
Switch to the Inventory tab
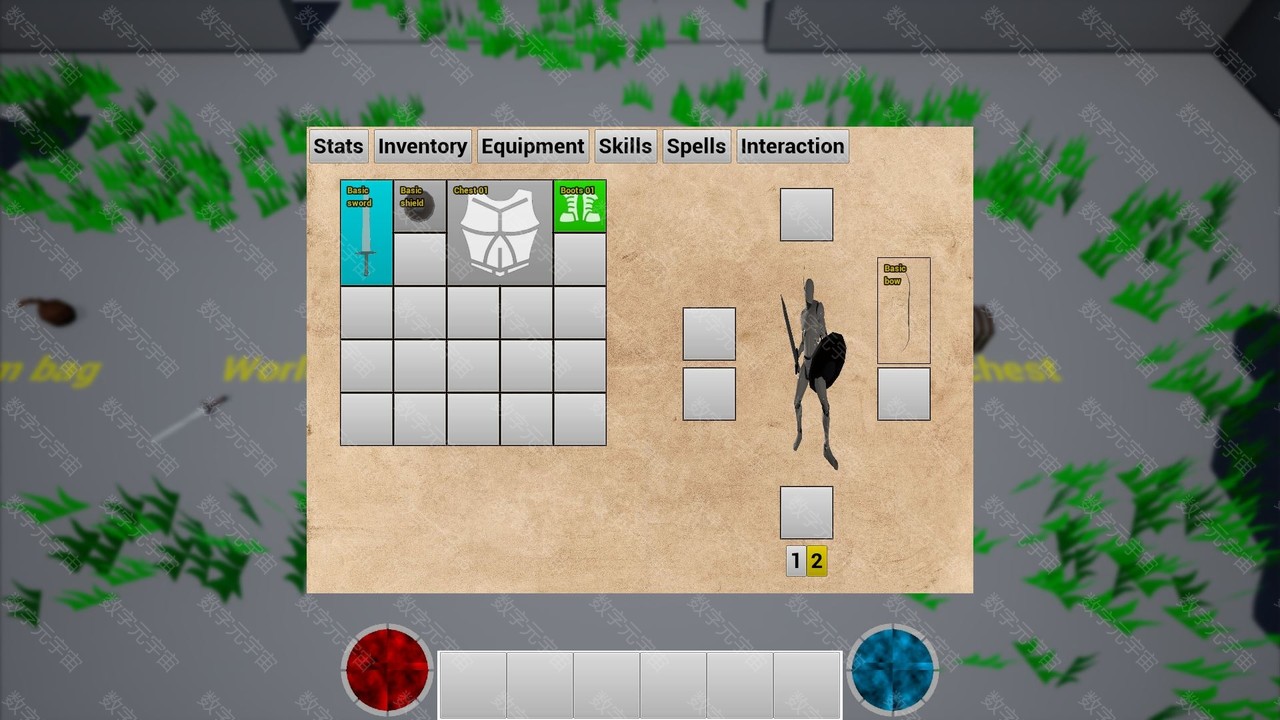coord(422,146)
